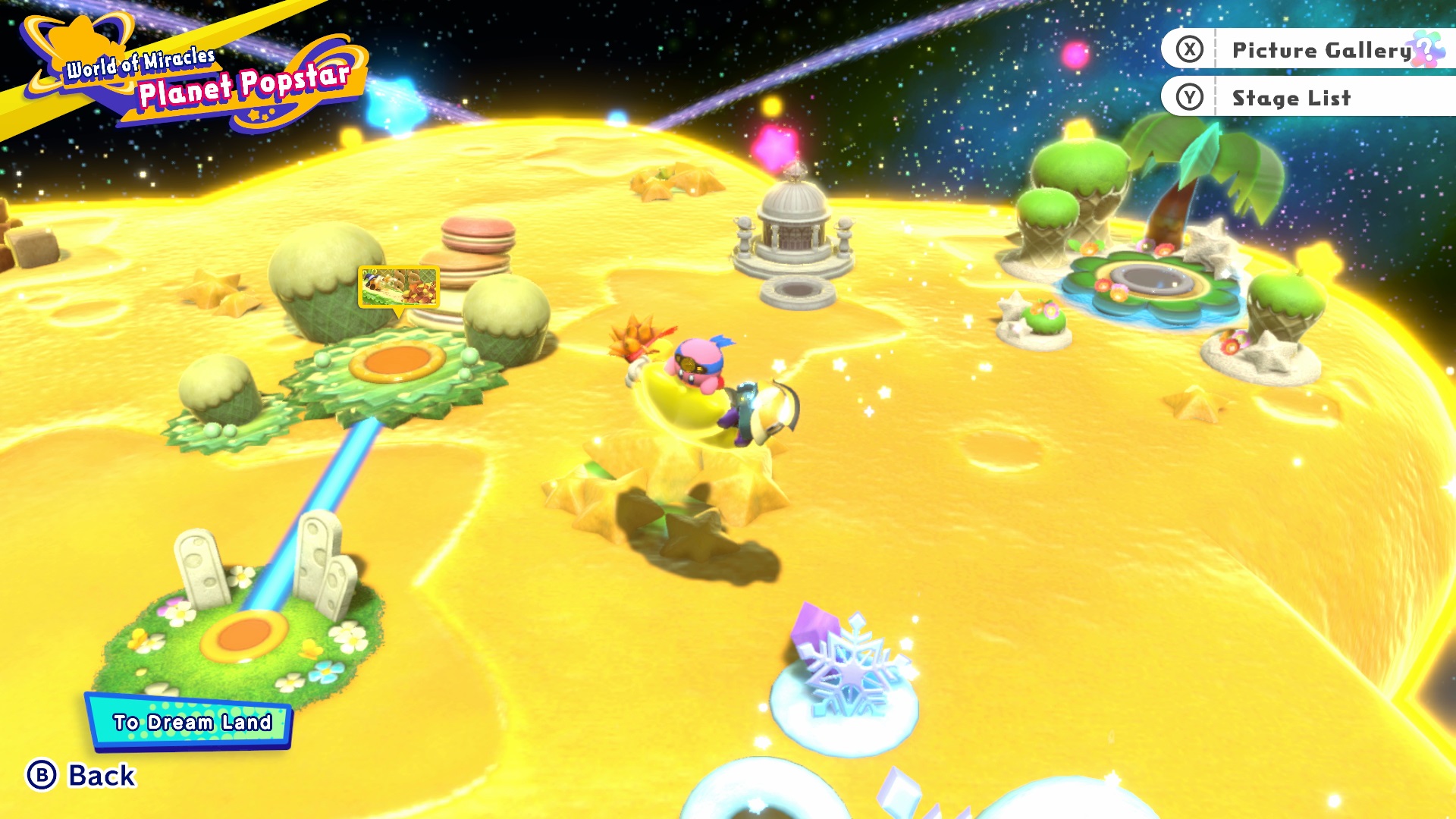Open the Stage List
The image size is (1456, 819).
[1291, 98]
